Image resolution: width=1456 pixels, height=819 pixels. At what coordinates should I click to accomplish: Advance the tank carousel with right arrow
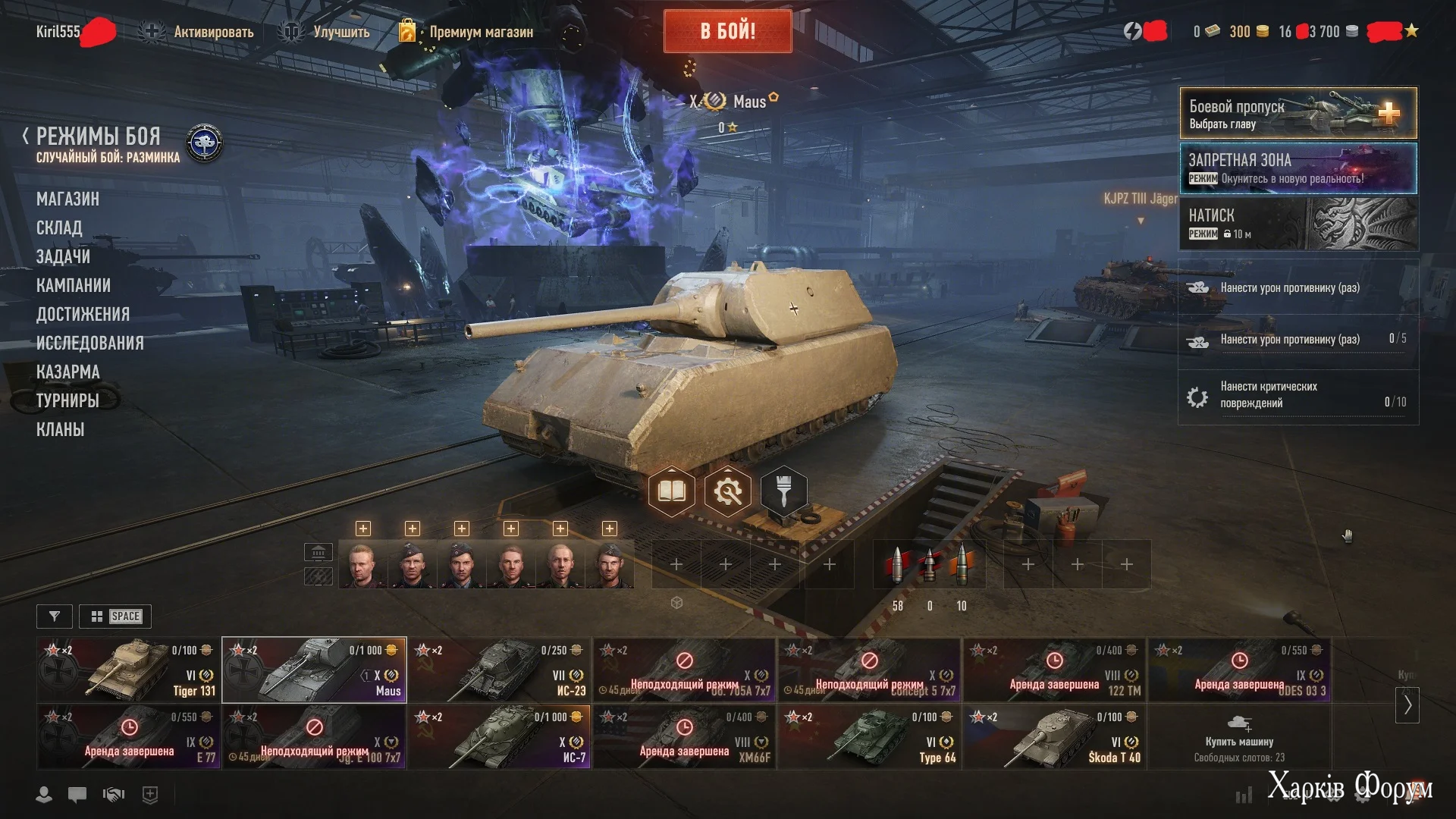pyautogui.click(x=1407, y=705)
